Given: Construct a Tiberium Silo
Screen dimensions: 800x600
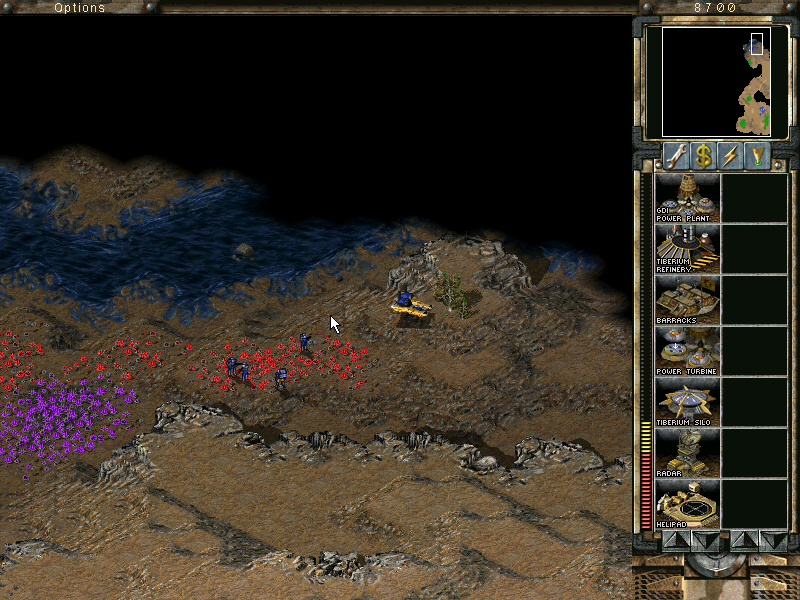Looking at the screenshot, I should click(x=687, y=402).
